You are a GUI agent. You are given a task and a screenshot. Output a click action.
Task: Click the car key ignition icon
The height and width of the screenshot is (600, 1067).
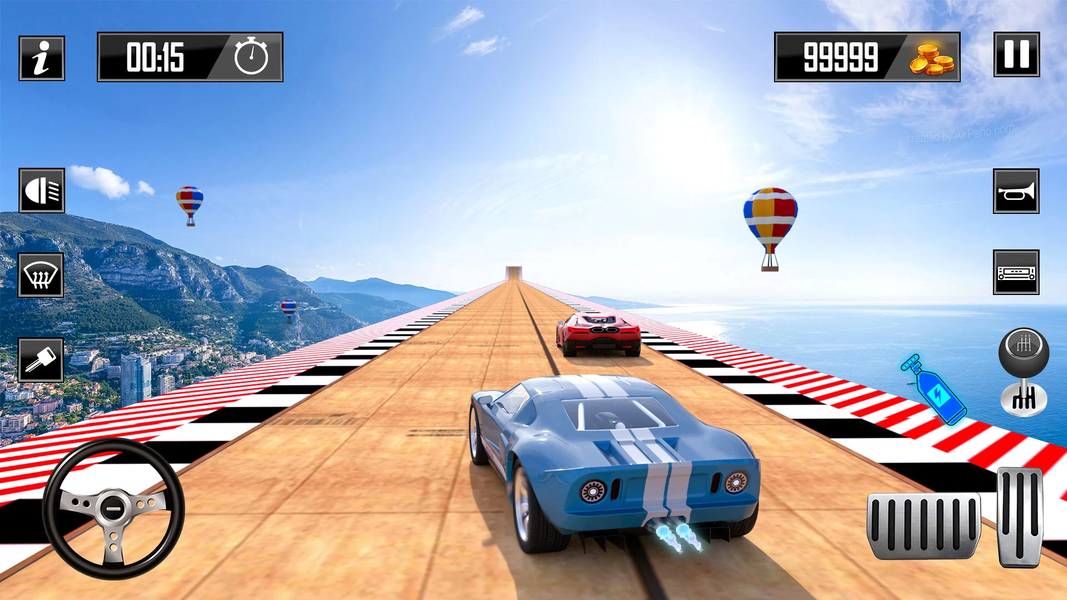pyautogui.click(x=41, y=360)
